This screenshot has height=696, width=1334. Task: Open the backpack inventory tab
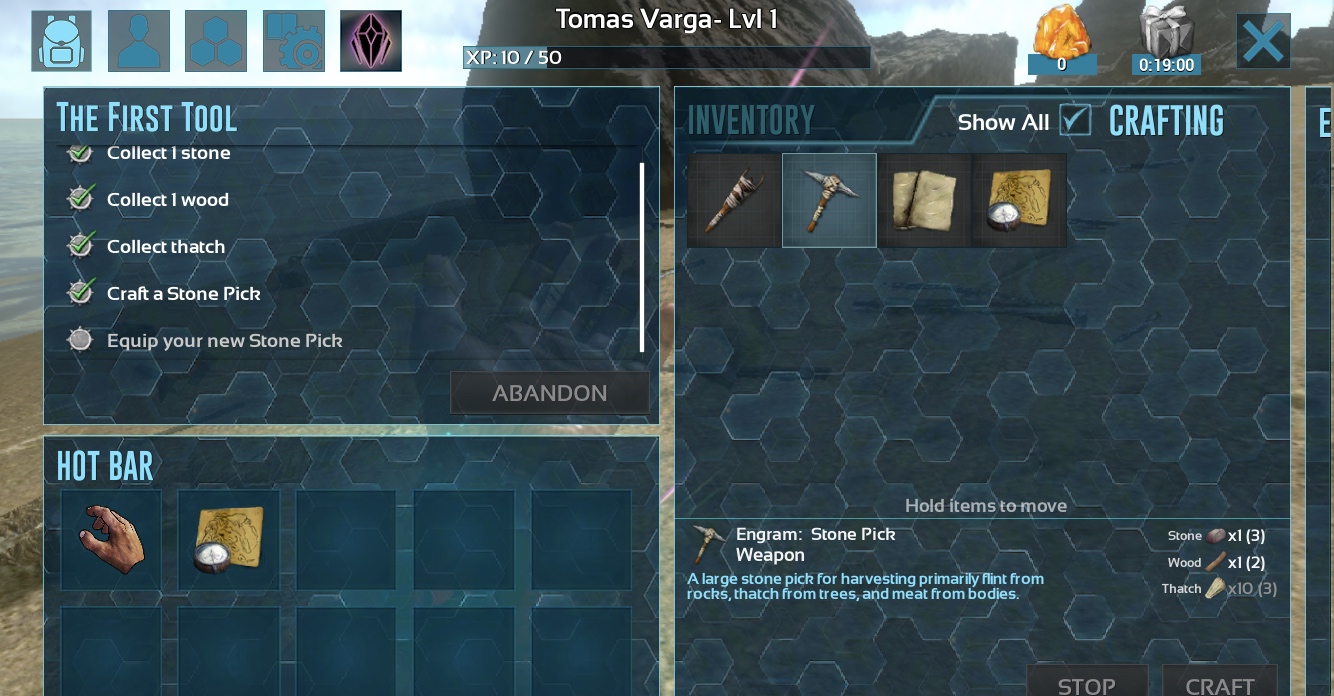coord(62,41)
